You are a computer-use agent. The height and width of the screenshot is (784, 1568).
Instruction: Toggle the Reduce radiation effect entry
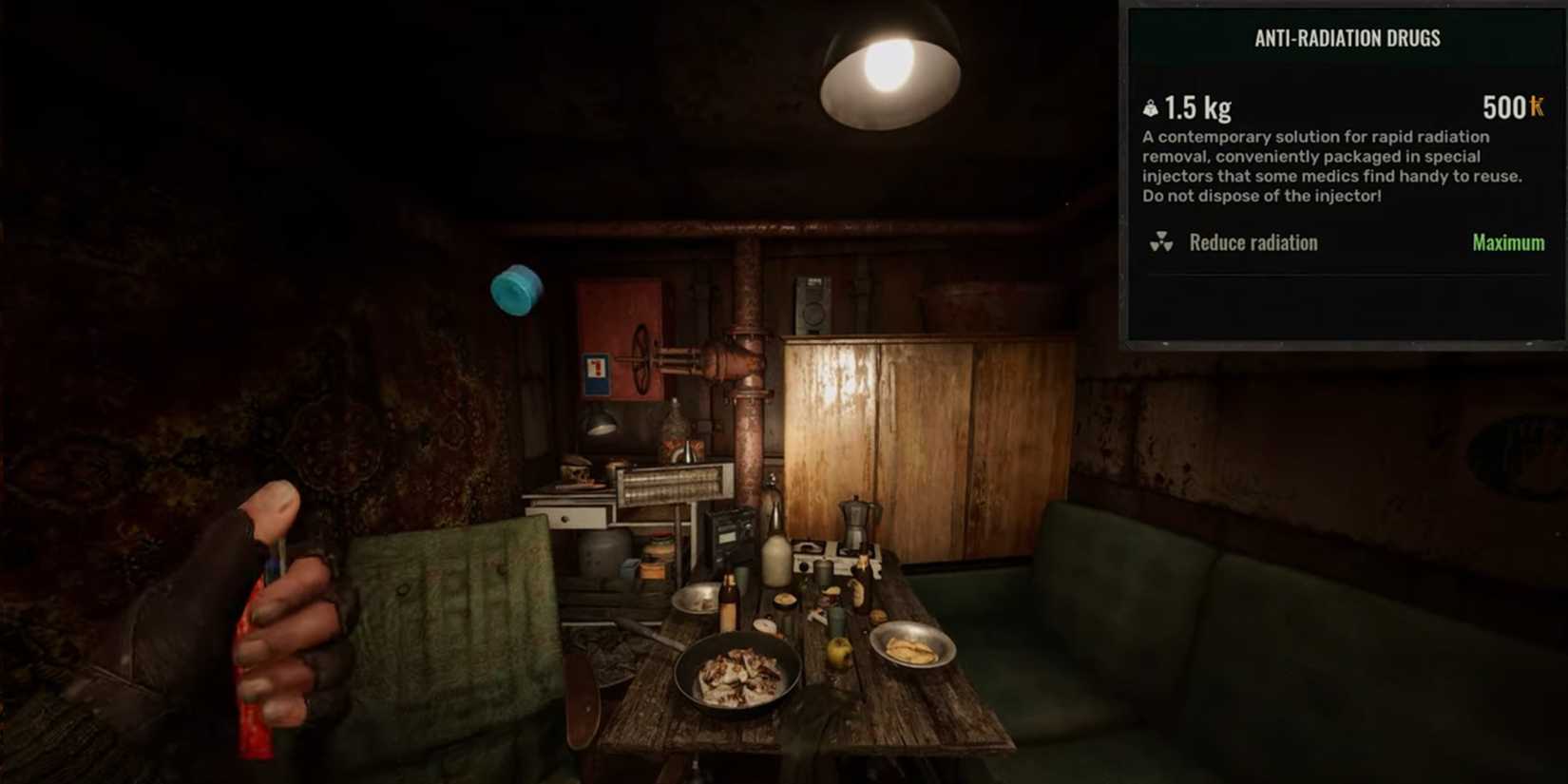pyautogui.click(x=1252, y=242)
